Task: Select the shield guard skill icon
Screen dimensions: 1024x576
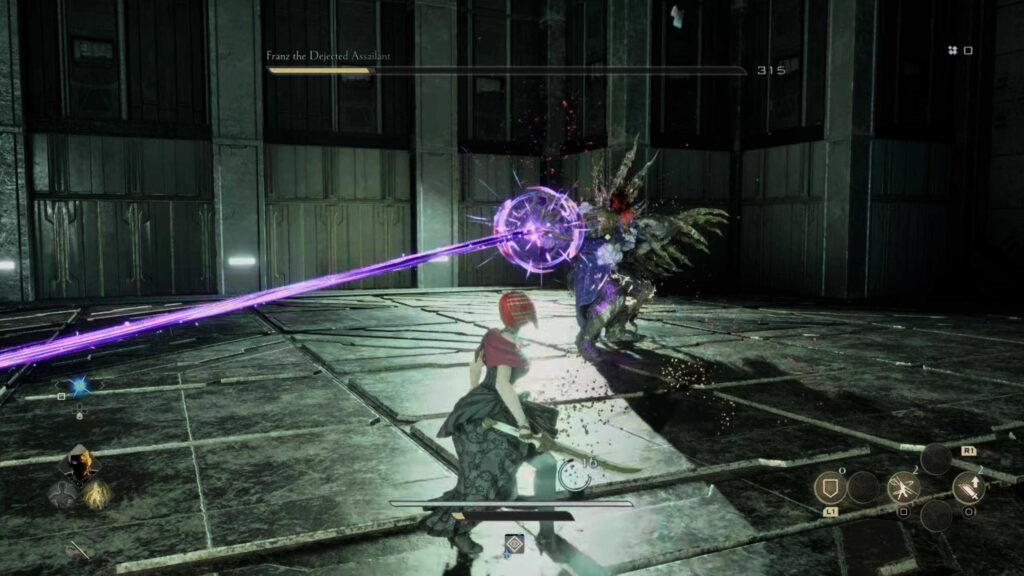Action: 829,487
